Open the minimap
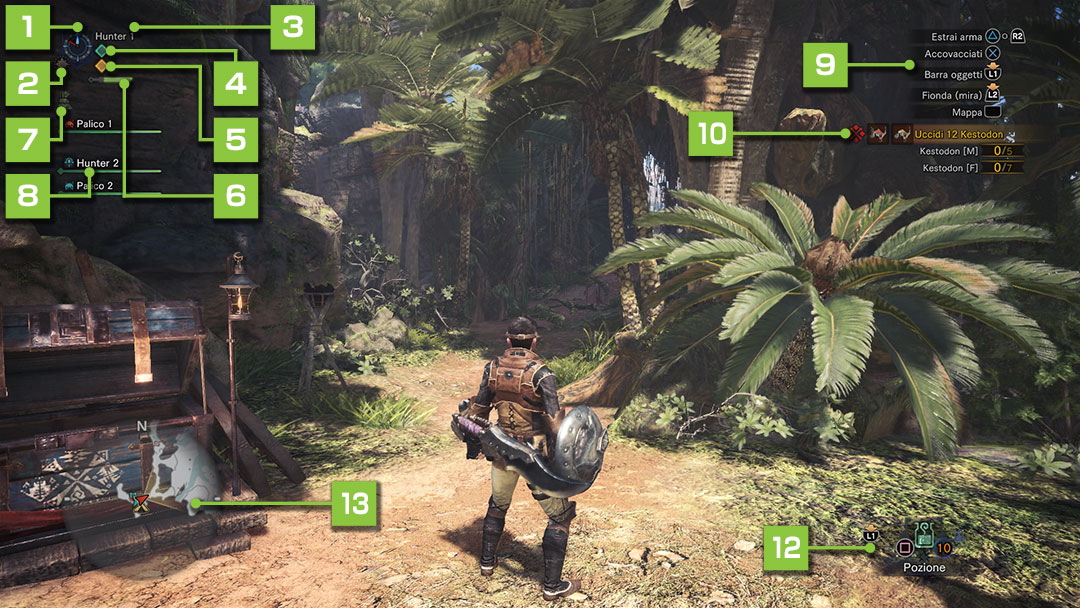Image resolution: width=1080 pixels, height=608 pixels. coord(160,470)
